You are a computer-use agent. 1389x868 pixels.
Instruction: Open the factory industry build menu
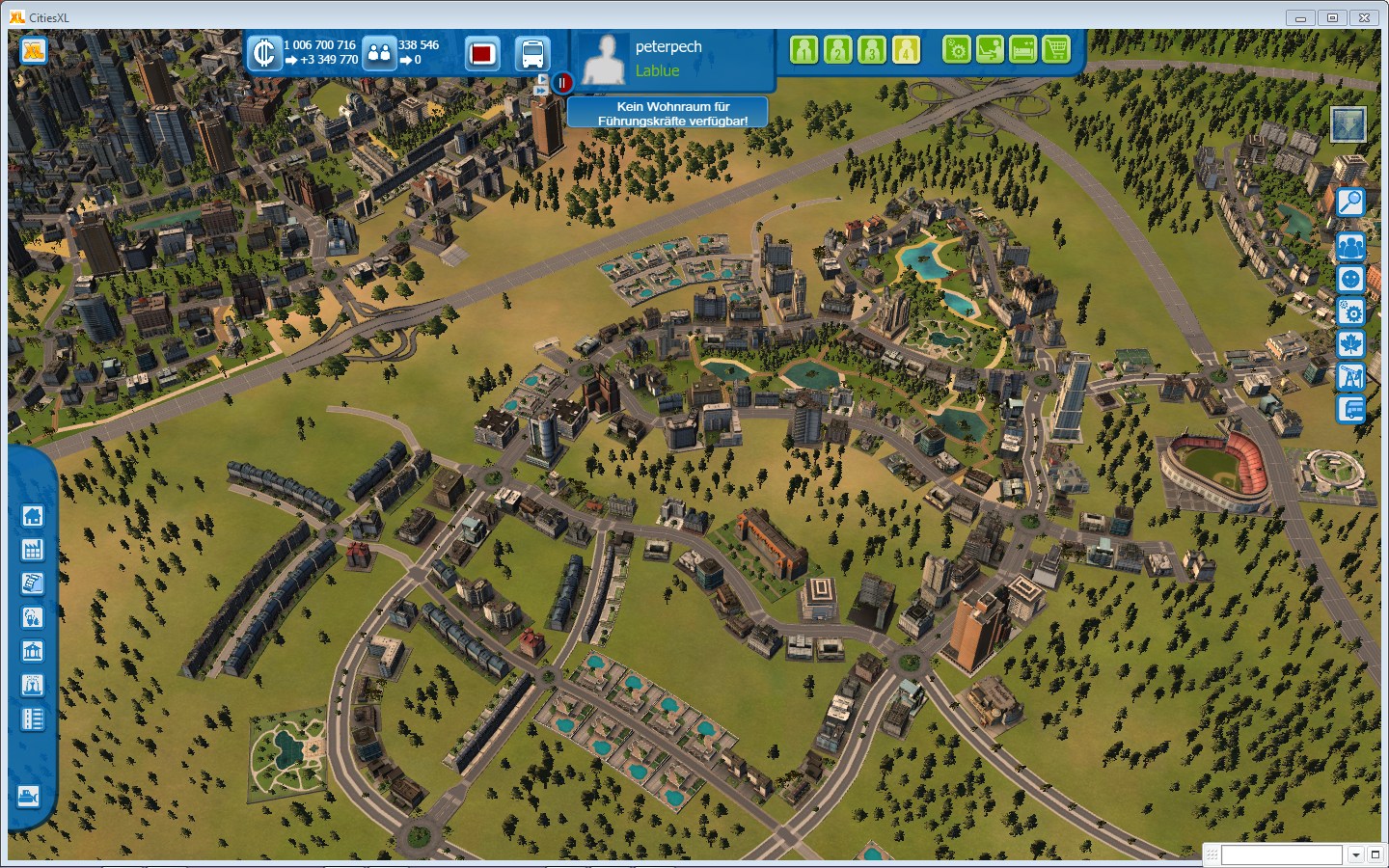(x=32, y=550)
